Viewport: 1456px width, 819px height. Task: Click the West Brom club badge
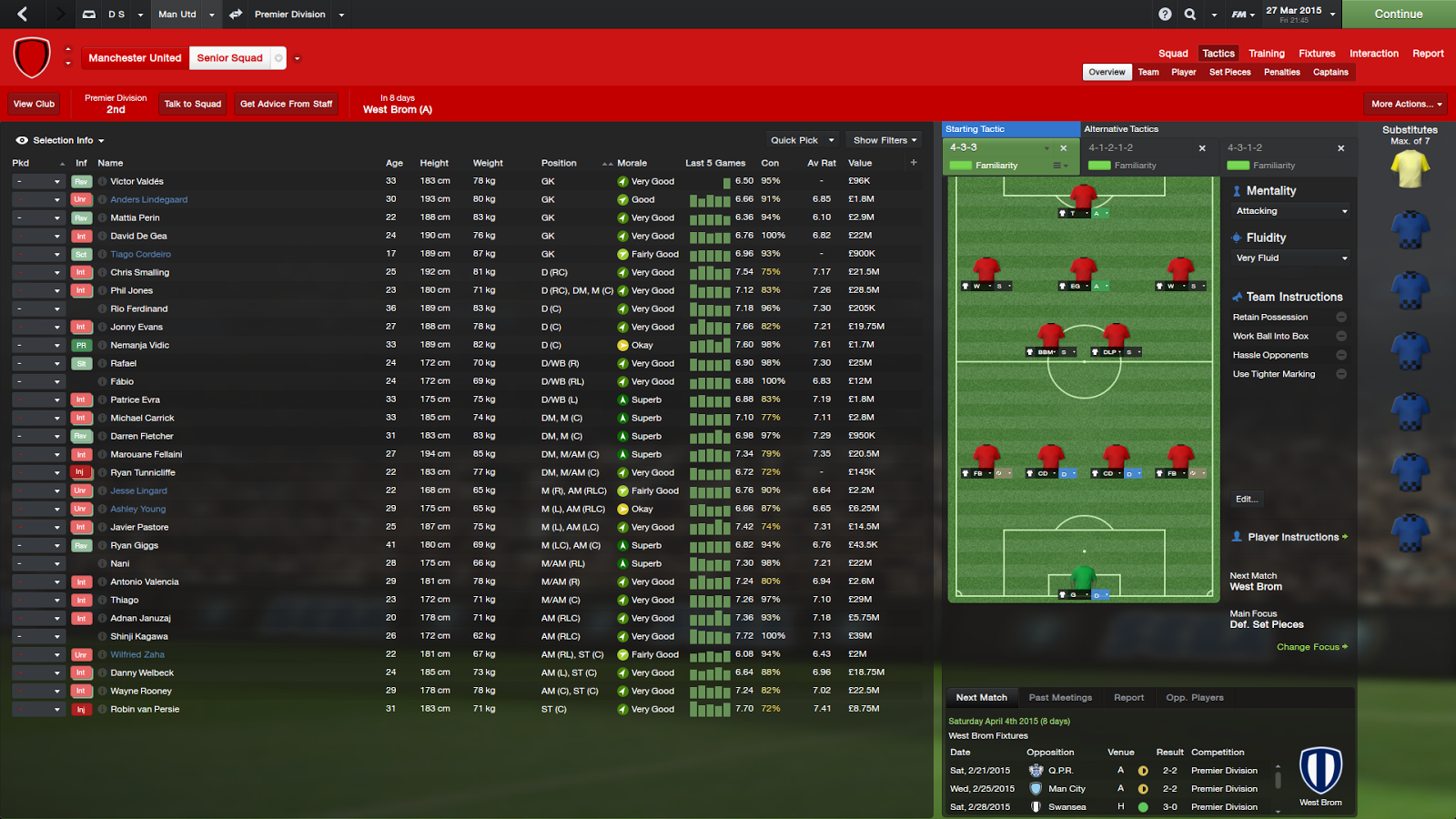tap(1320, 769)
